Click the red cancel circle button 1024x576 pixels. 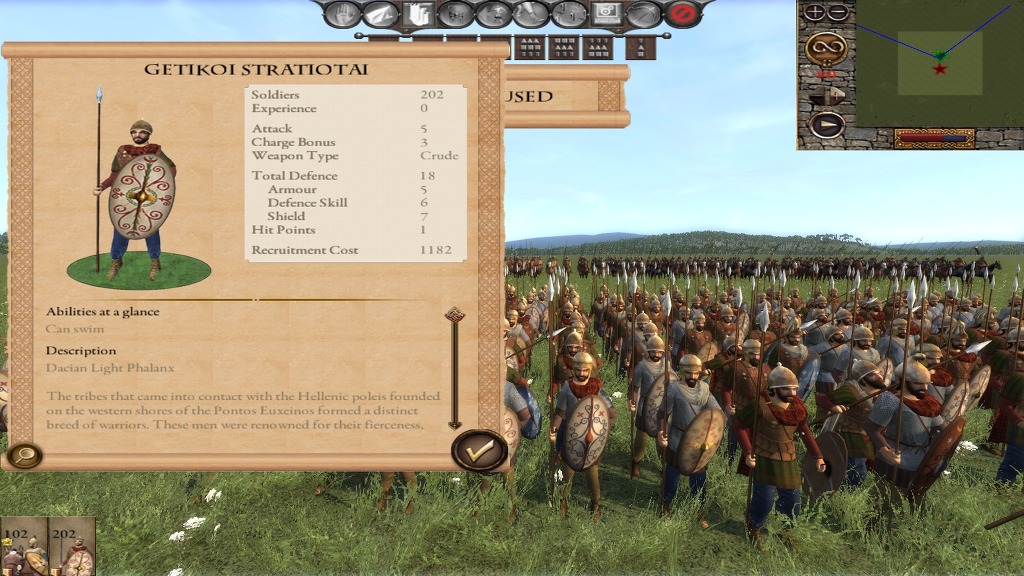tap(683, 14)
